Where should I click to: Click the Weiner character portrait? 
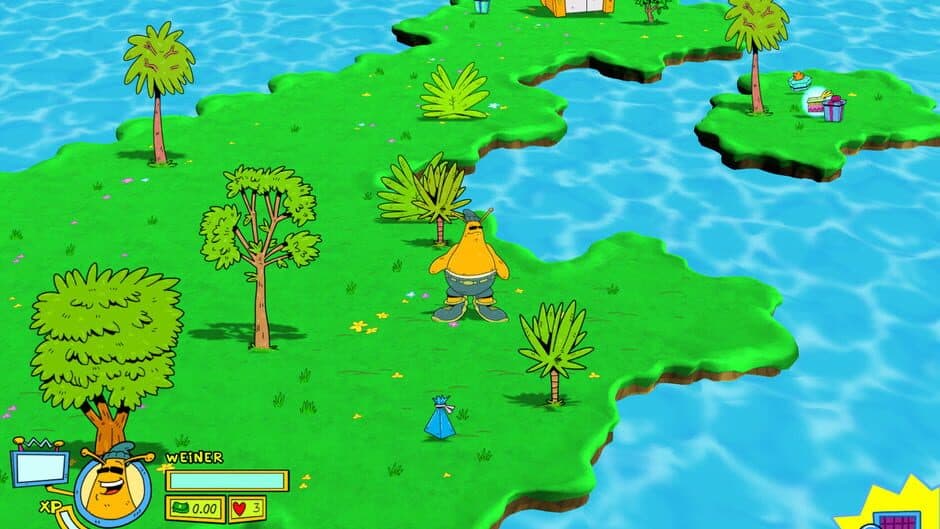pos(112,482)
